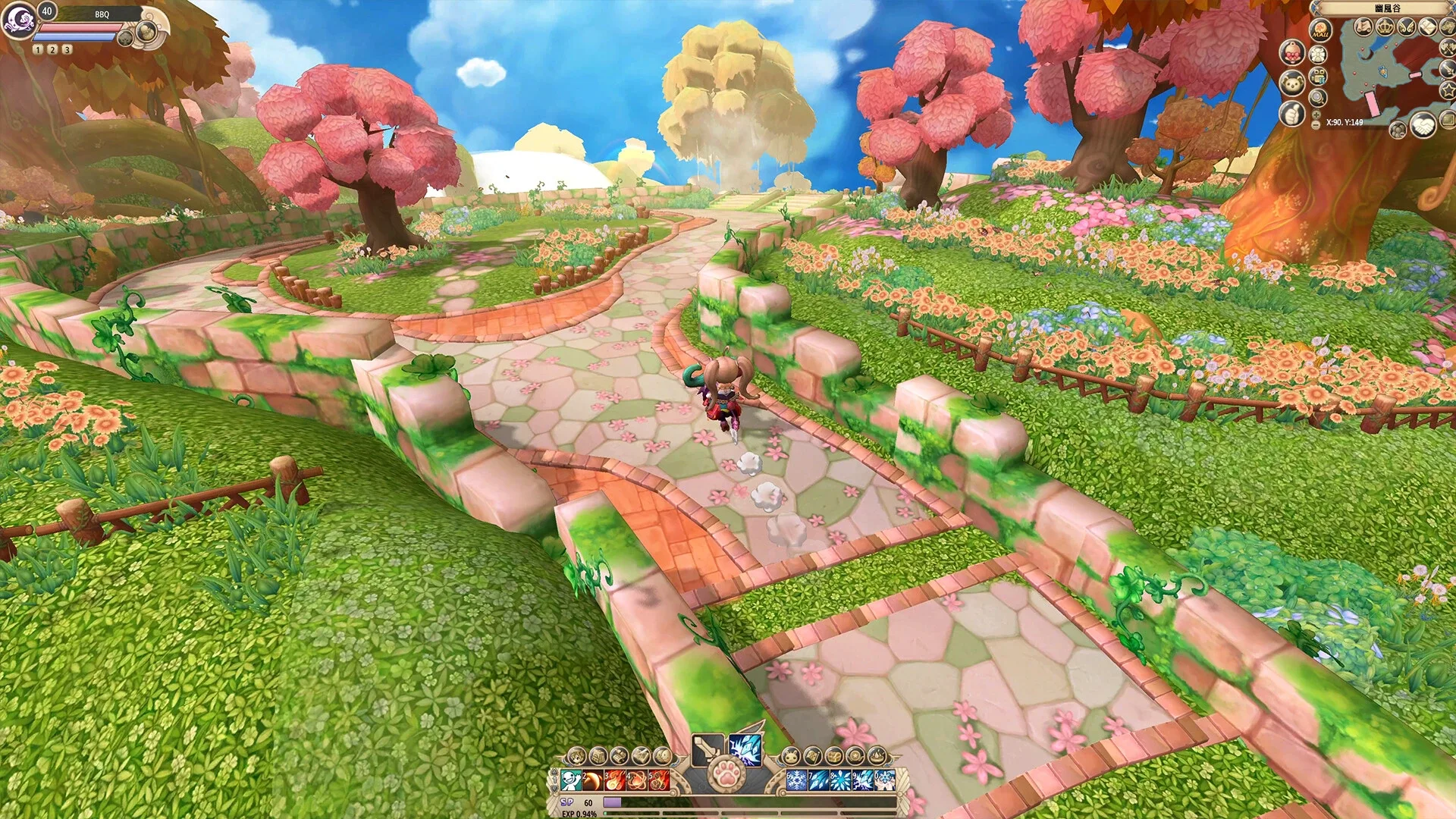Open the character menu icon on bottom bar
The width and height of the screenshot is (1456, 819).
578,756
